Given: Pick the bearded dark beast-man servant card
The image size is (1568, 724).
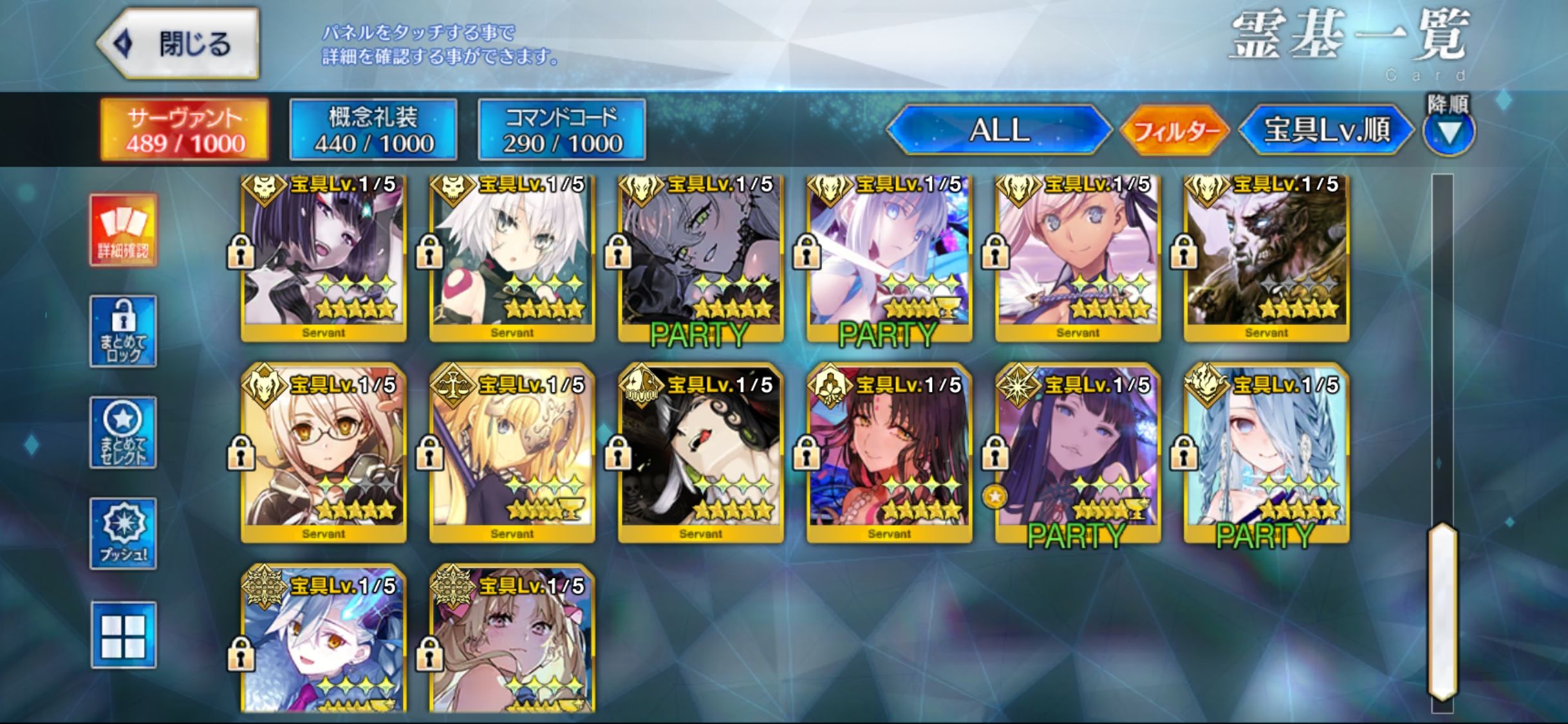Looking at the screenshot, I should pos(1267,257).
